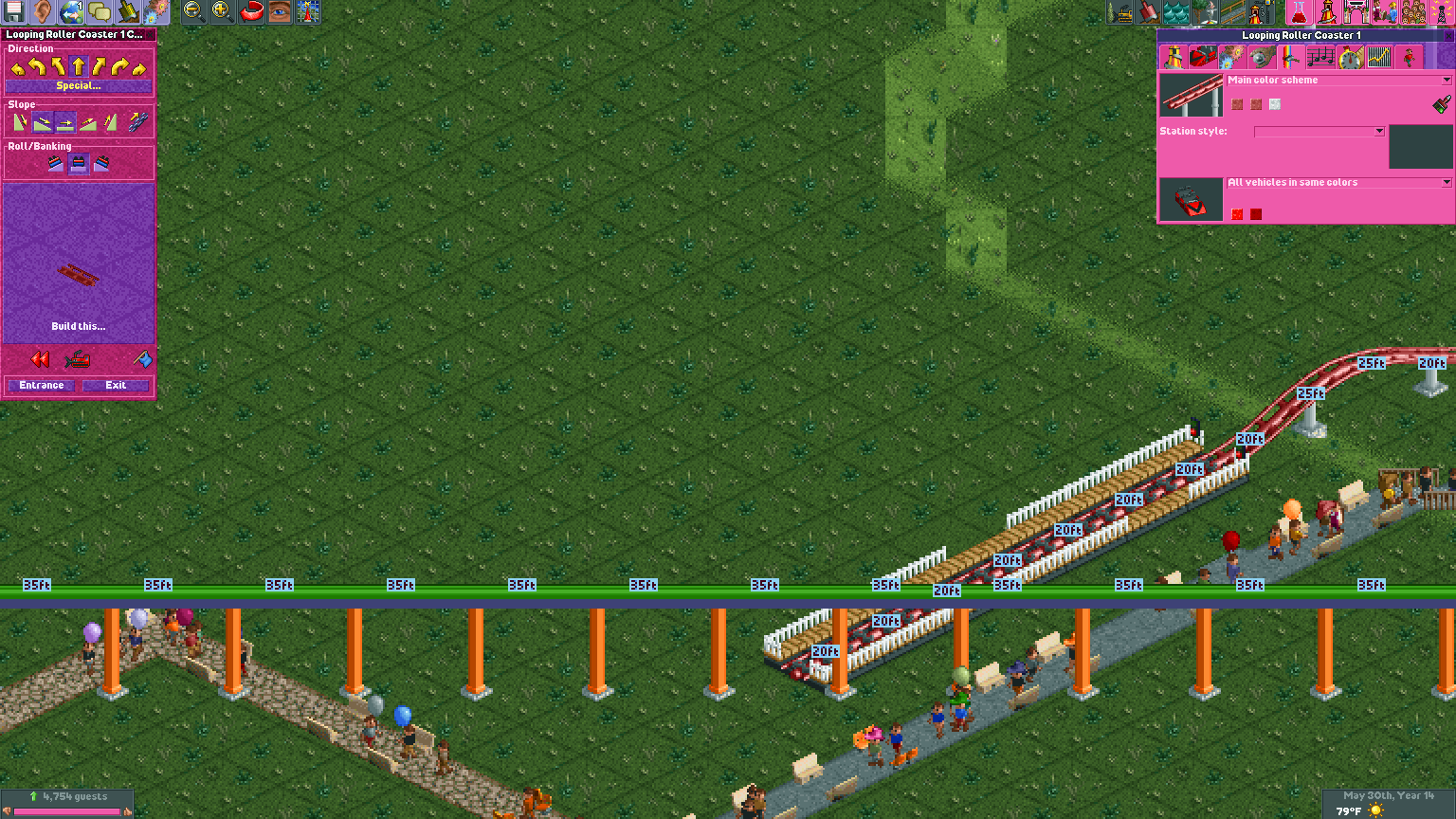Click the Special track pieces button
The image size is (1456, 819).
pos(79,86)
